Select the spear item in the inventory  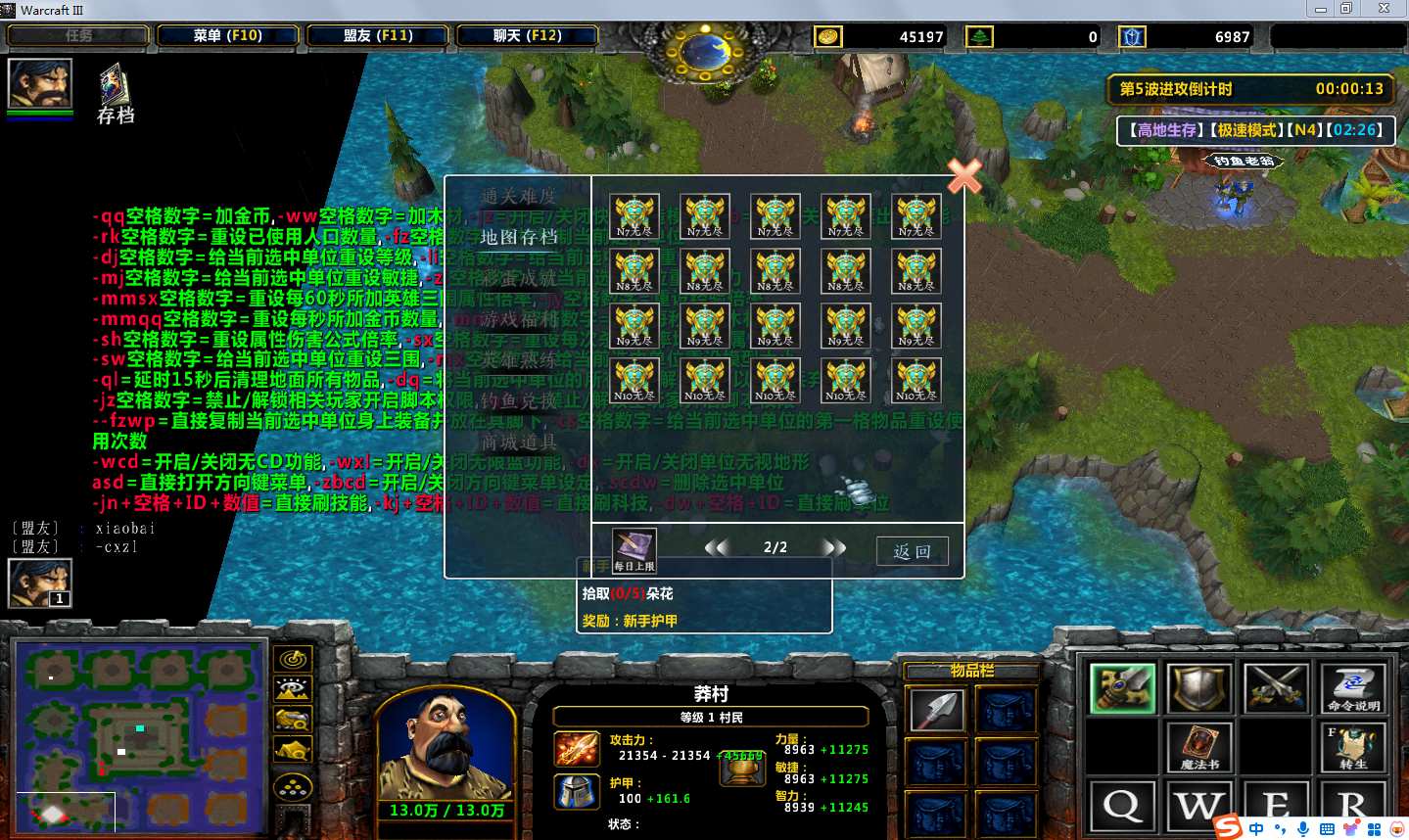point(936,710)
